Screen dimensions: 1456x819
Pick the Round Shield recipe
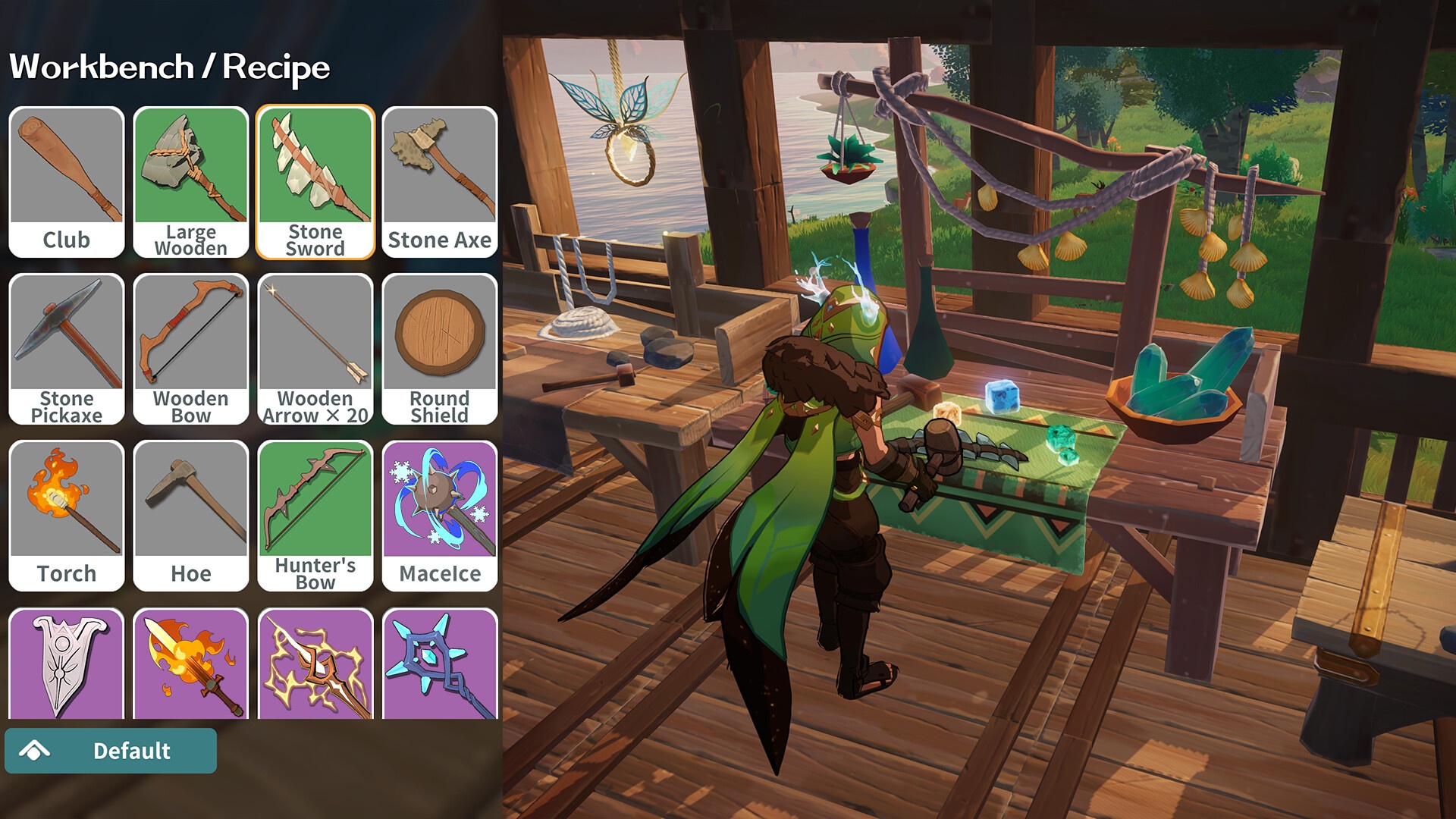click(x=440, y=349)
